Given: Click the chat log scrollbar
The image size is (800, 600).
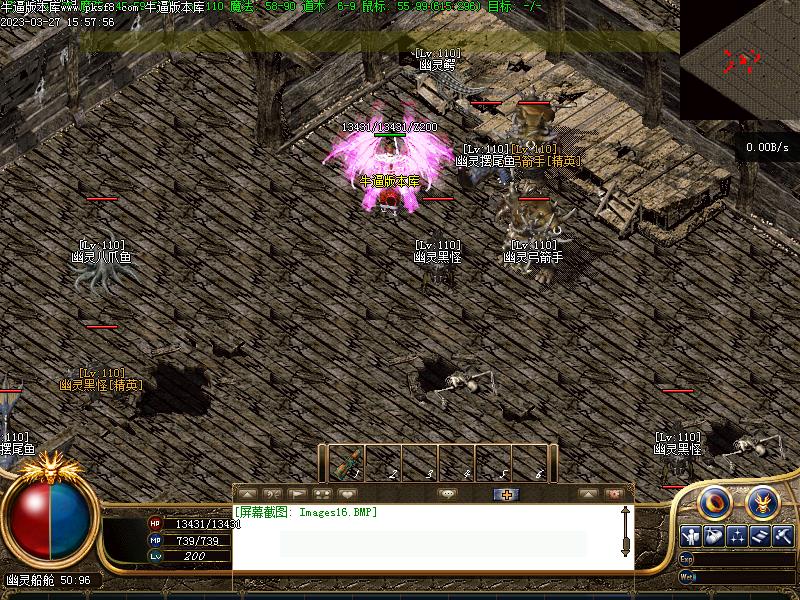Looking at the screenshot, I should 625,532.
